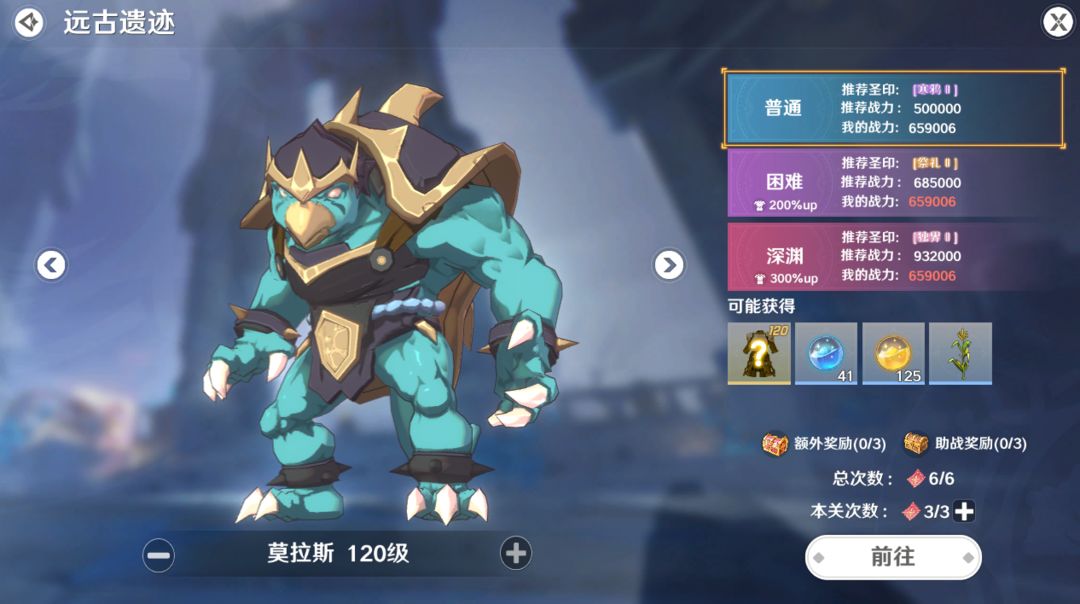Viewport: 1080px width, 604px height.
Task: Add more 本关次数 attempts
Action: (964, 511)
